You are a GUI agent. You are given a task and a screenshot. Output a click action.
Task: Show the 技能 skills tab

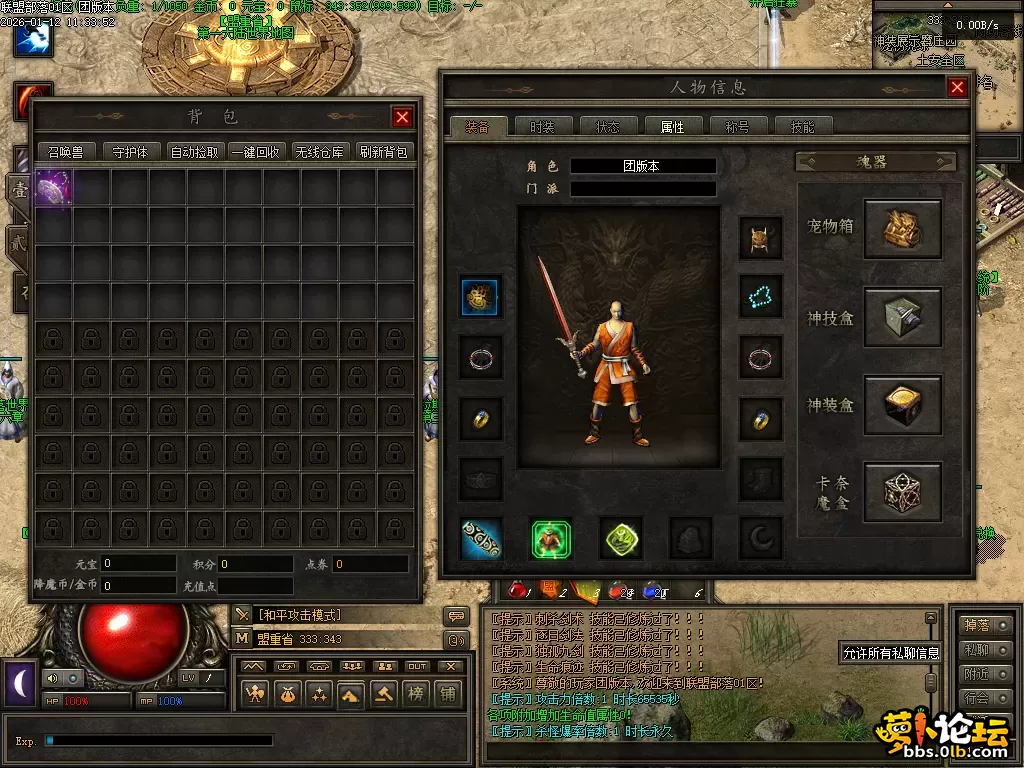coord(802,127)
